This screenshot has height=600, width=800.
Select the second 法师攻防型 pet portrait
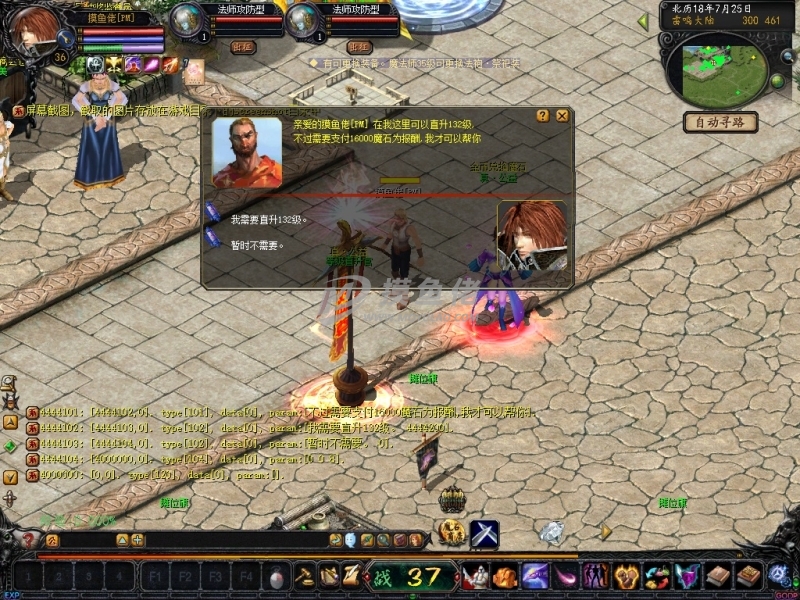(302, 21)
